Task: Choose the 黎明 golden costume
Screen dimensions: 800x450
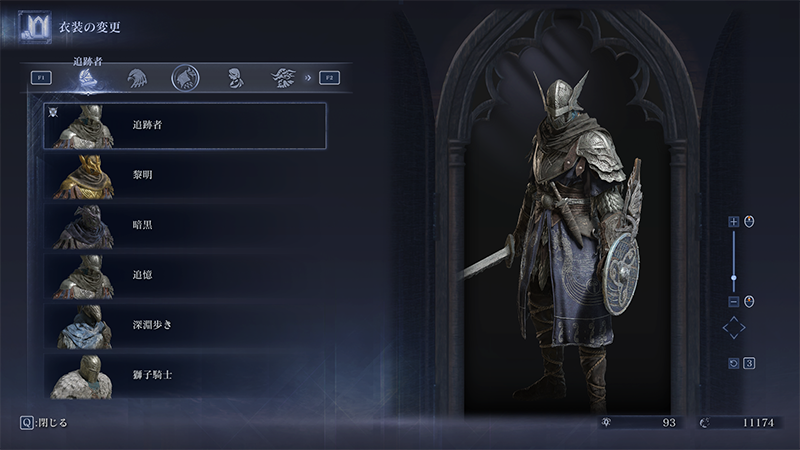Action: click(185, 175)
